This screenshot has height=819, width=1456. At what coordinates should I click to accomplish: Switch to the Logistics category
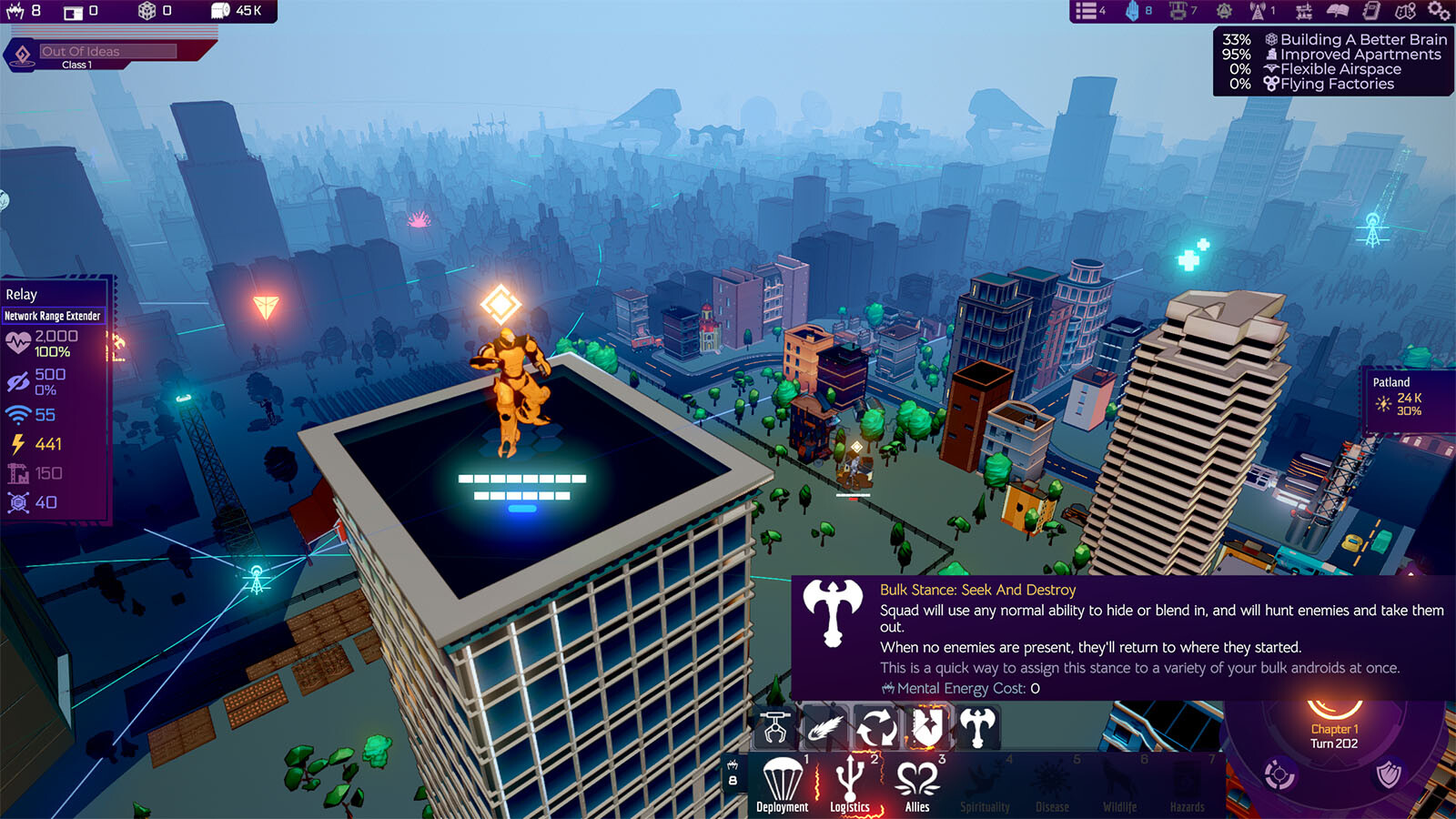[x=850, y=784]
